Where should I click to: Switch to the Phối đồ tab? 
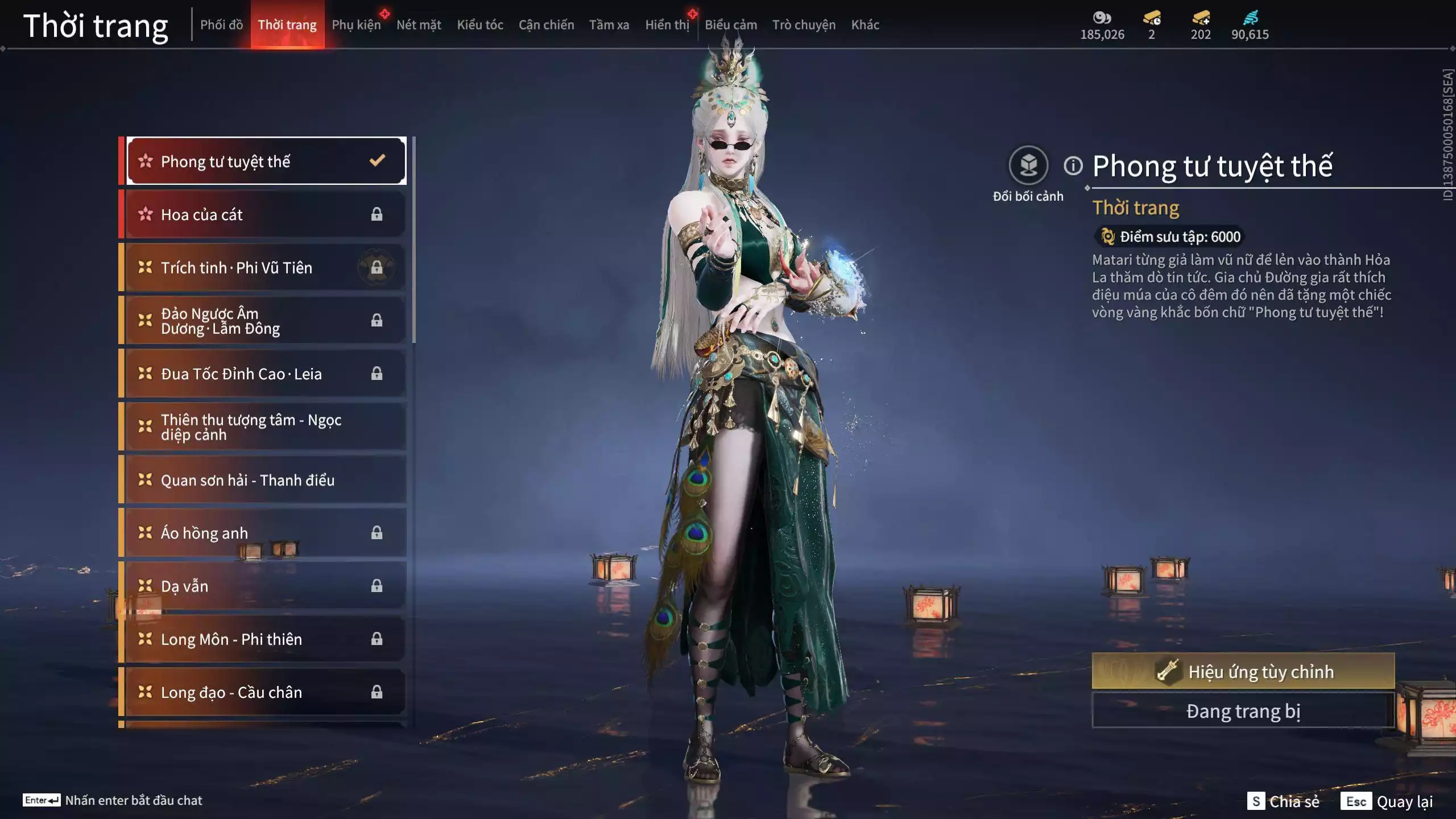(221, 25)
